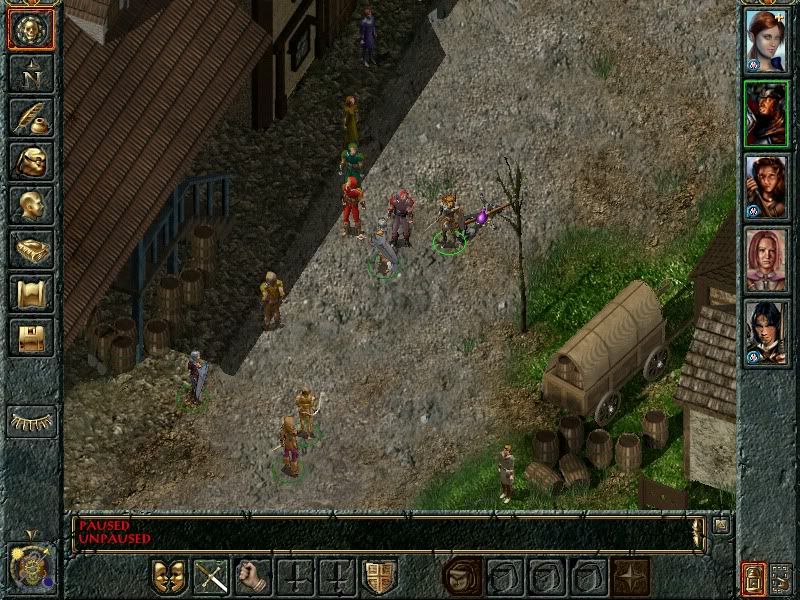This screenshot has width=800, height=600.
Task: Select the dark-haired man's portrait
Action: tap(767, 333)
